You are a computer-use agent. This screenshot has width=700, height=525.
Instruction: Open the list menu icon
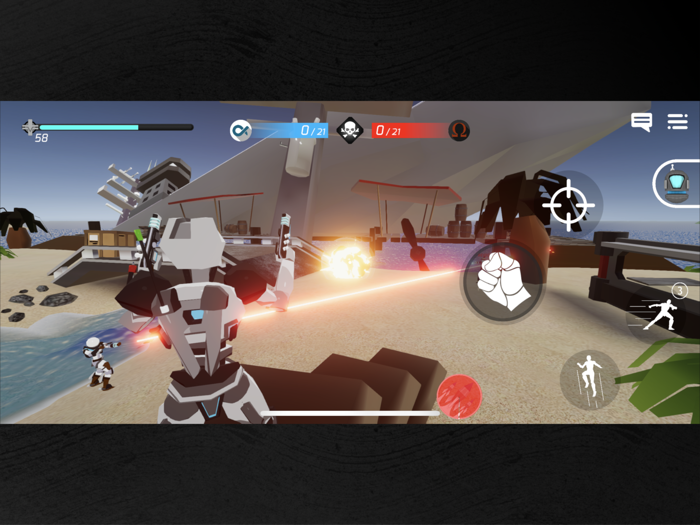point(677,122)
